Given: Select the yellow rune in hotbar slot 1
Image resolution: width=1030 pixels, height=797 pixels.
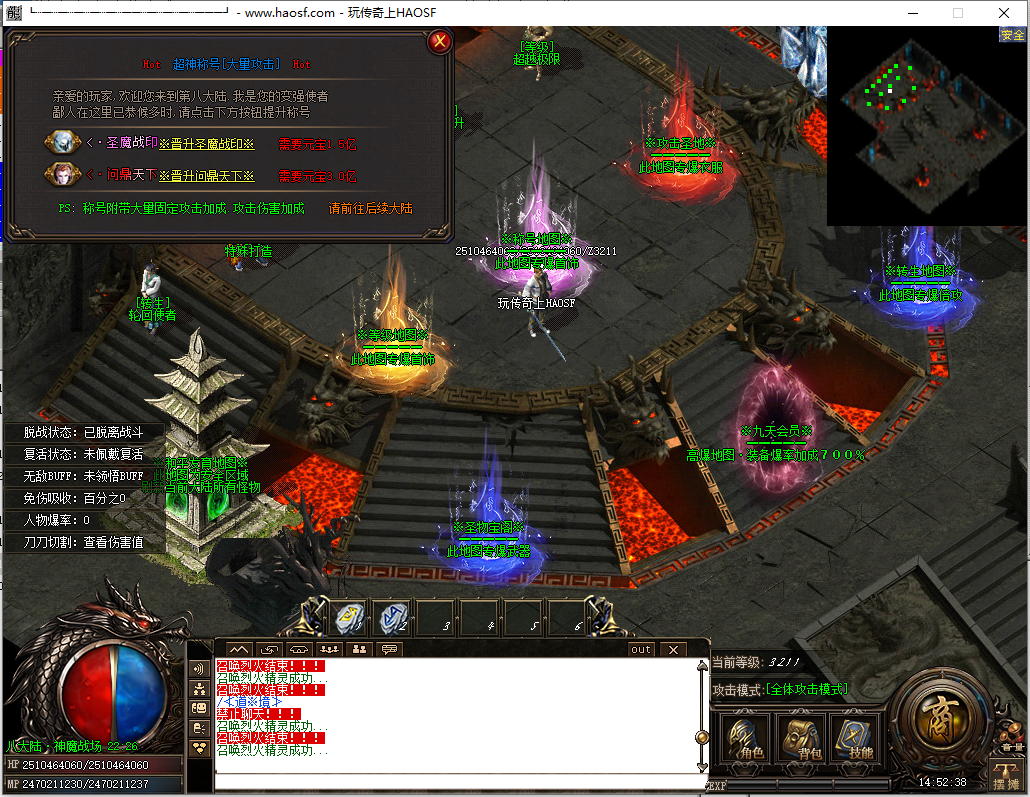Looking at the screenshot, I should pyautogui.click(x=349, y=618).
